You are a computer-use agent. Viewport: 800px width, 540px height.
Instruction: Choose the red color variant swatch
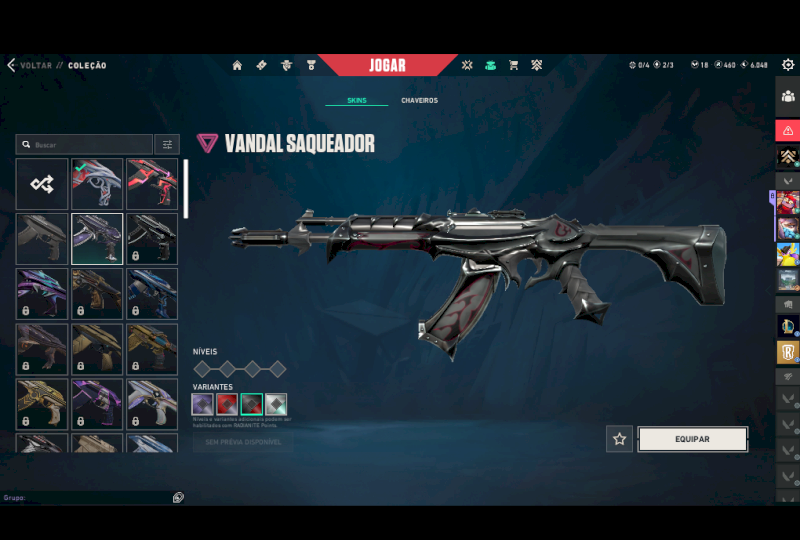[x=227, y=404]
